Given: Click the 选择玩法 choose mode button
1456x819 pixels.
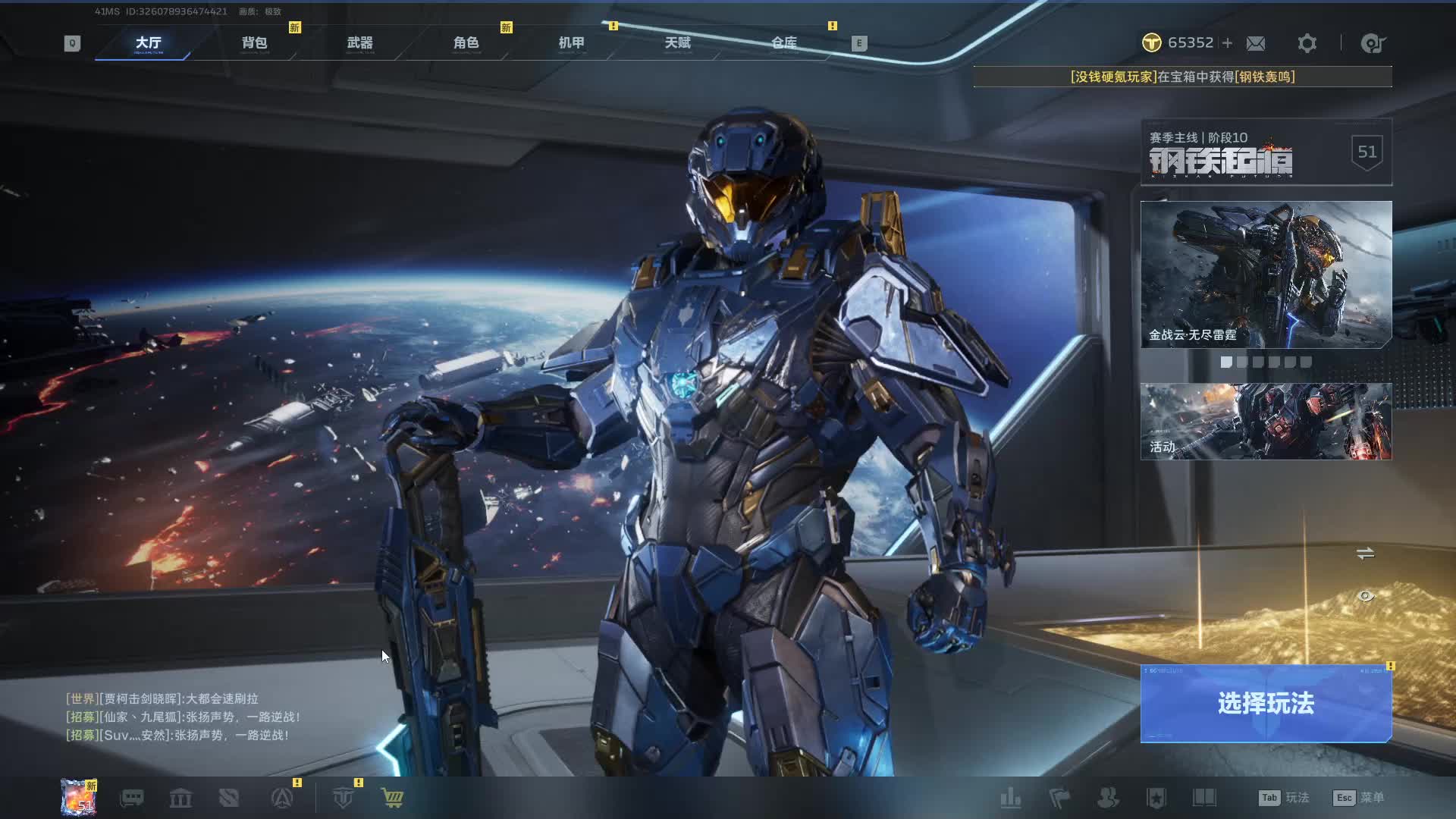Looking at the screenshot, I should pos(1266,704).
